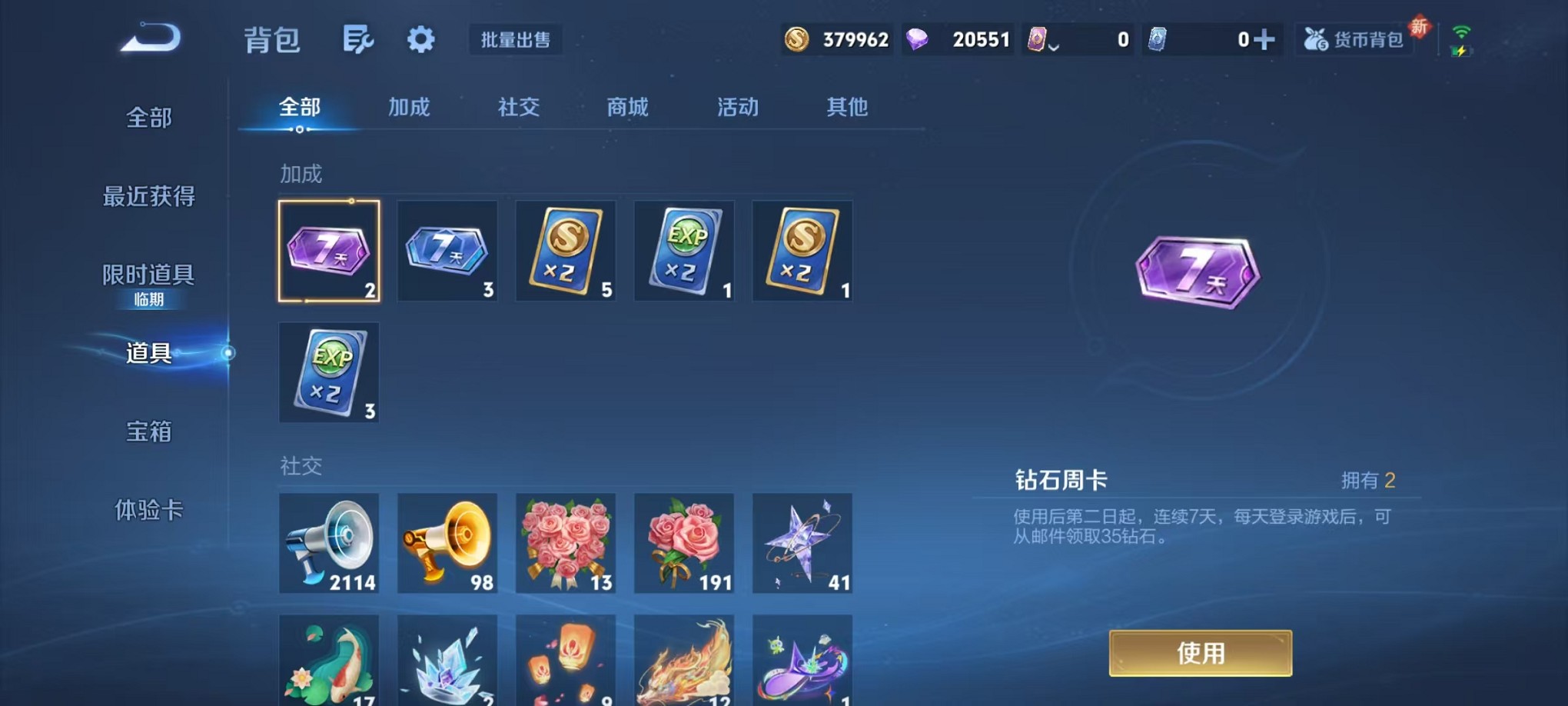Select the golden megaphone item

(447, 543)
